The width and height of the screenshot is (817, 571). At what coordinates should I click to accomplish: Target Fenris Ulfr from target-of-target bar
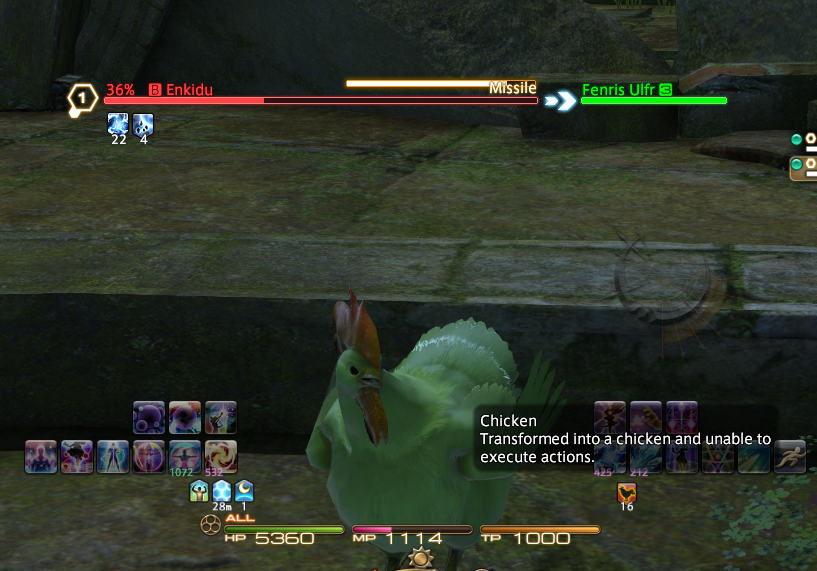653,100
